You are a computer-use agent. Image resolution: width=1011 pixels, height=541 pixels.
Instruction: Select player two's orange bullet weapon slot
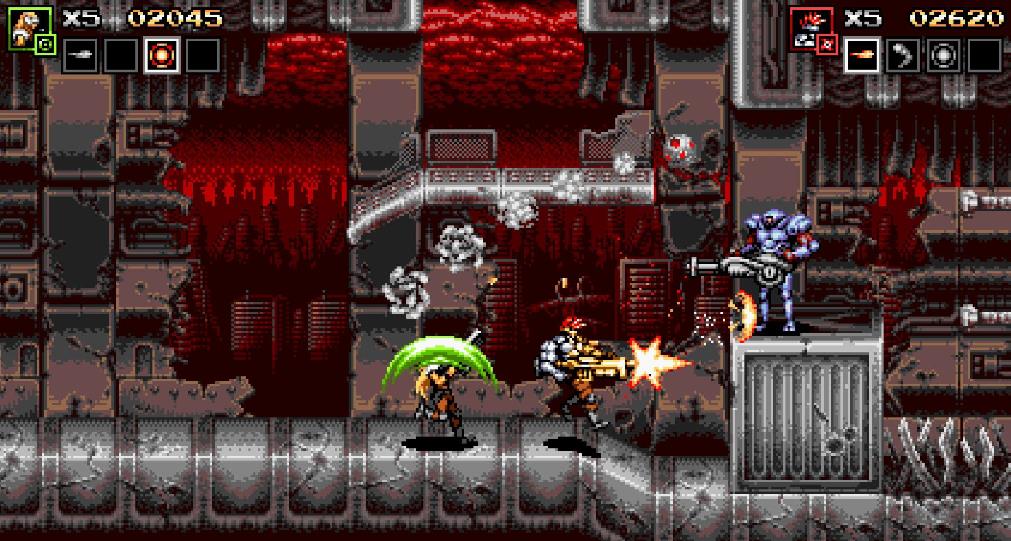tap(863, 56)
